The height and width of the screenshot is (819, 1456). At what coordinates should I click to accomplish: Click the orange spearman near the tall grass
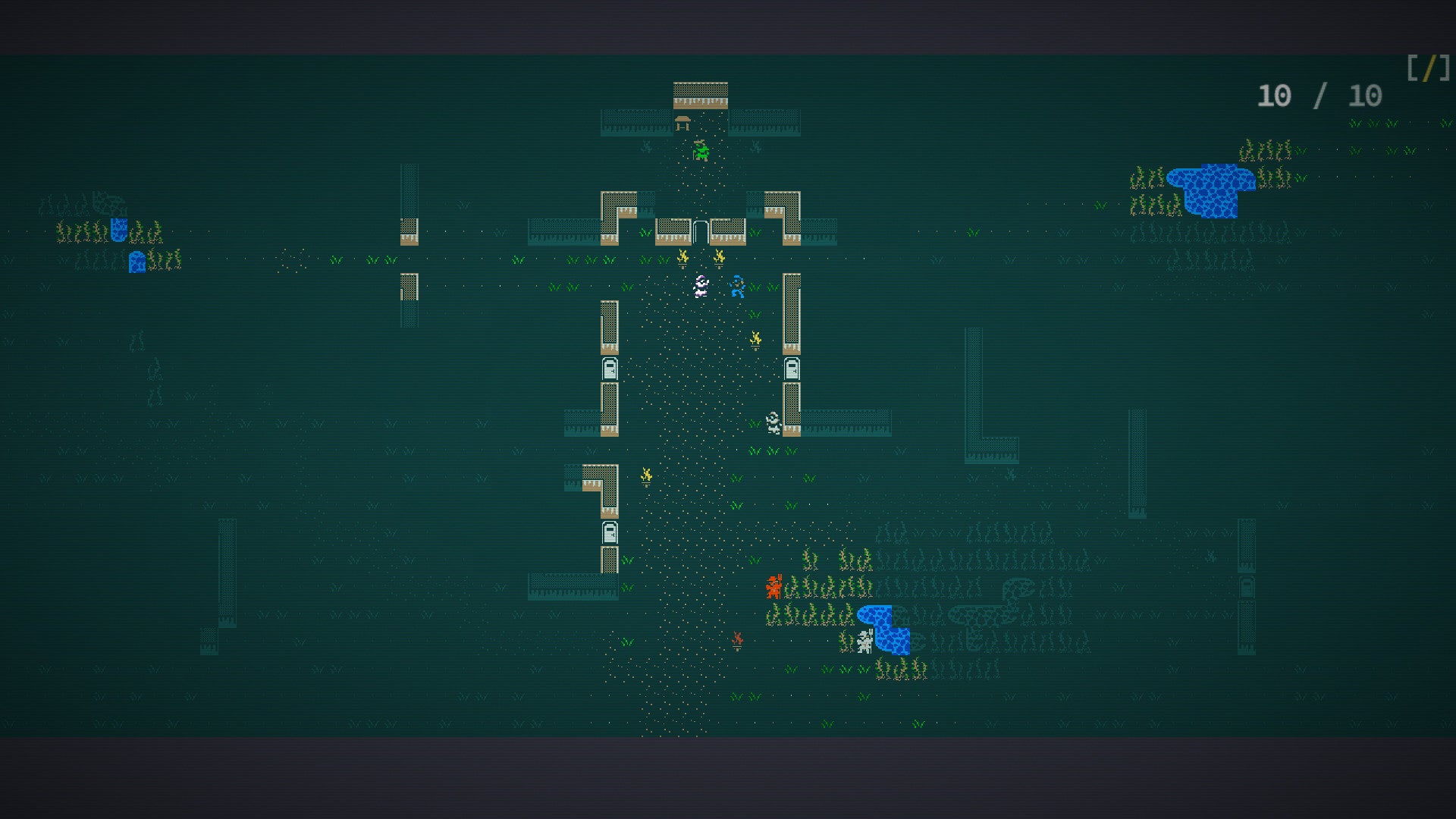pyautogui.click(x=773, y=586)
